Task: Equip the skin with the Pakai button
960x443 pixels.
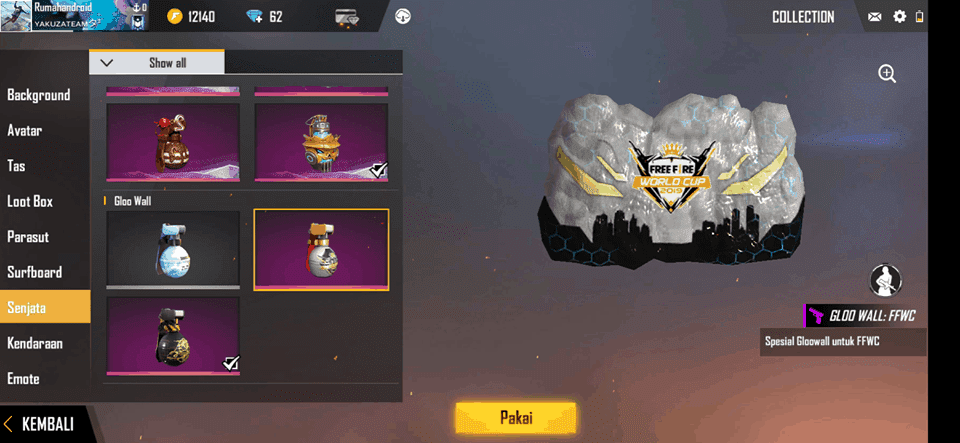Action: click(x=515, y=416)
